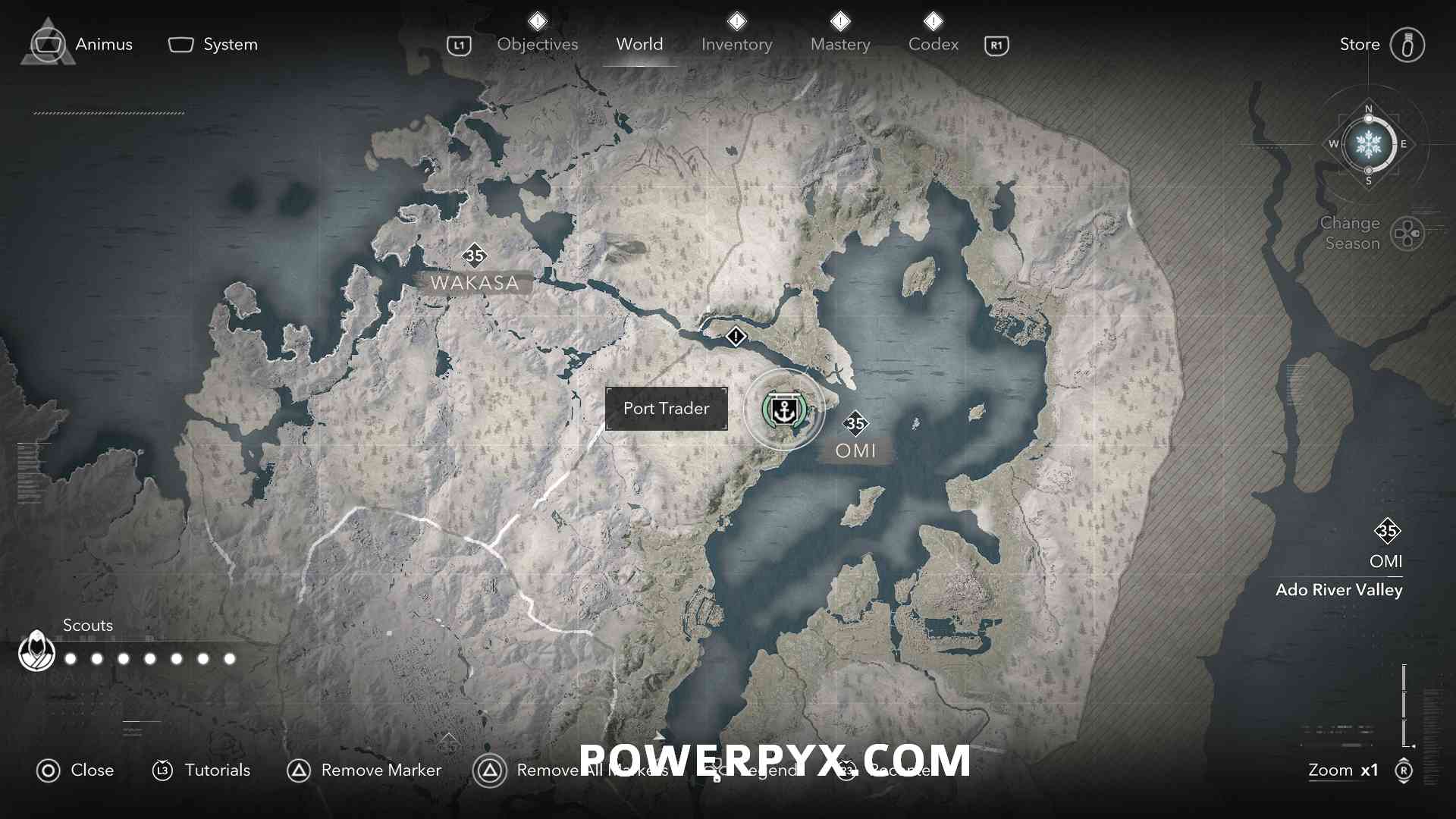Click the quest marker diamond on map

coord(736,336)
